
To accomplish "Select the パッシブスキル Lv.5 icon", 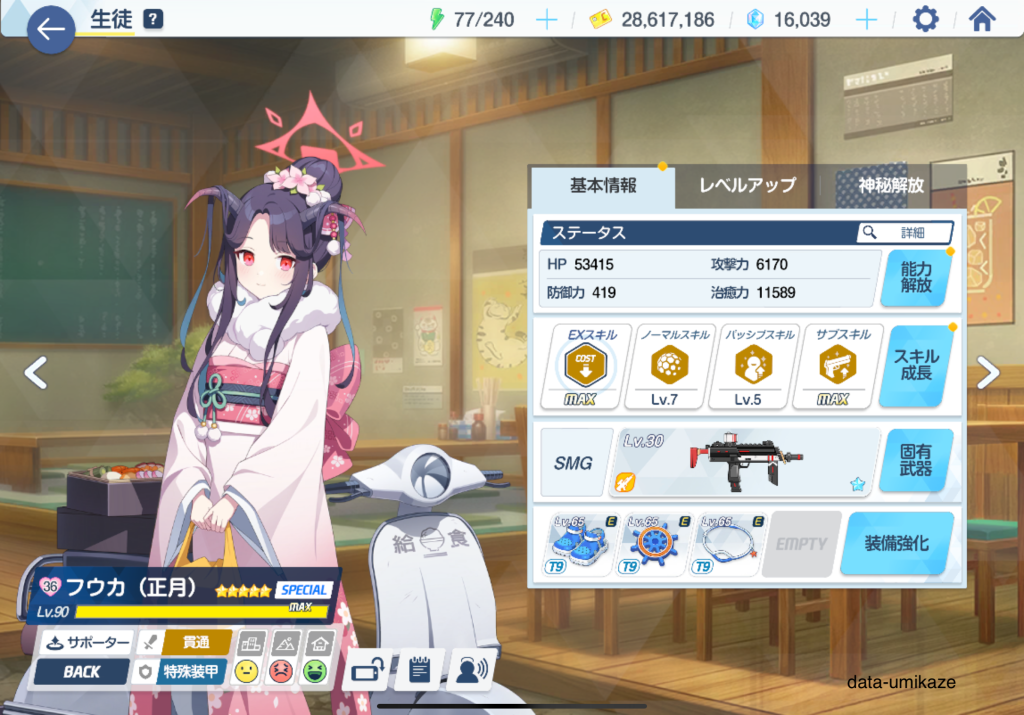I will coord(748,366).
